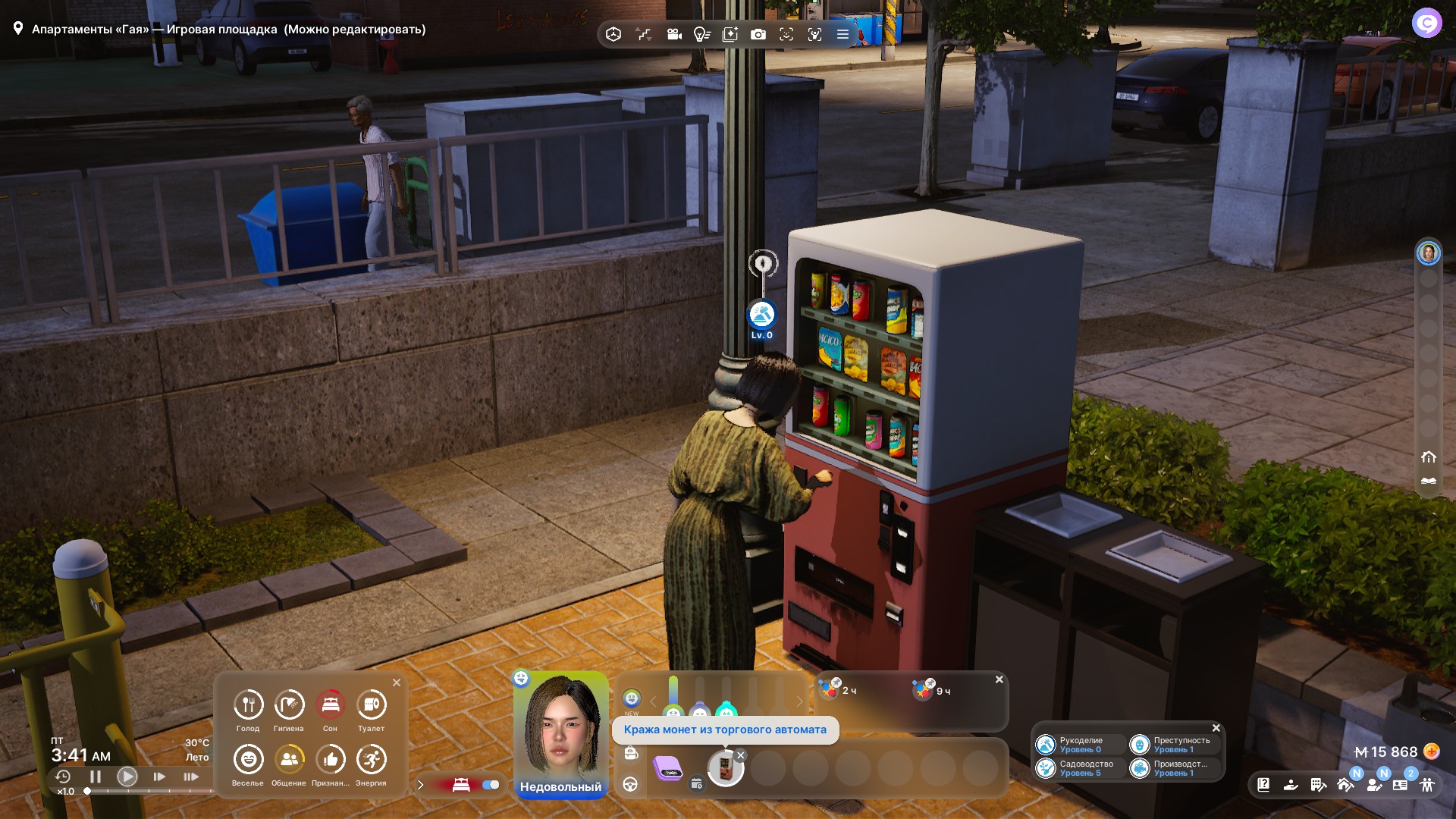1456x819 pixels.
Task: Select the purple smartphone item
Action: point(668,768)
